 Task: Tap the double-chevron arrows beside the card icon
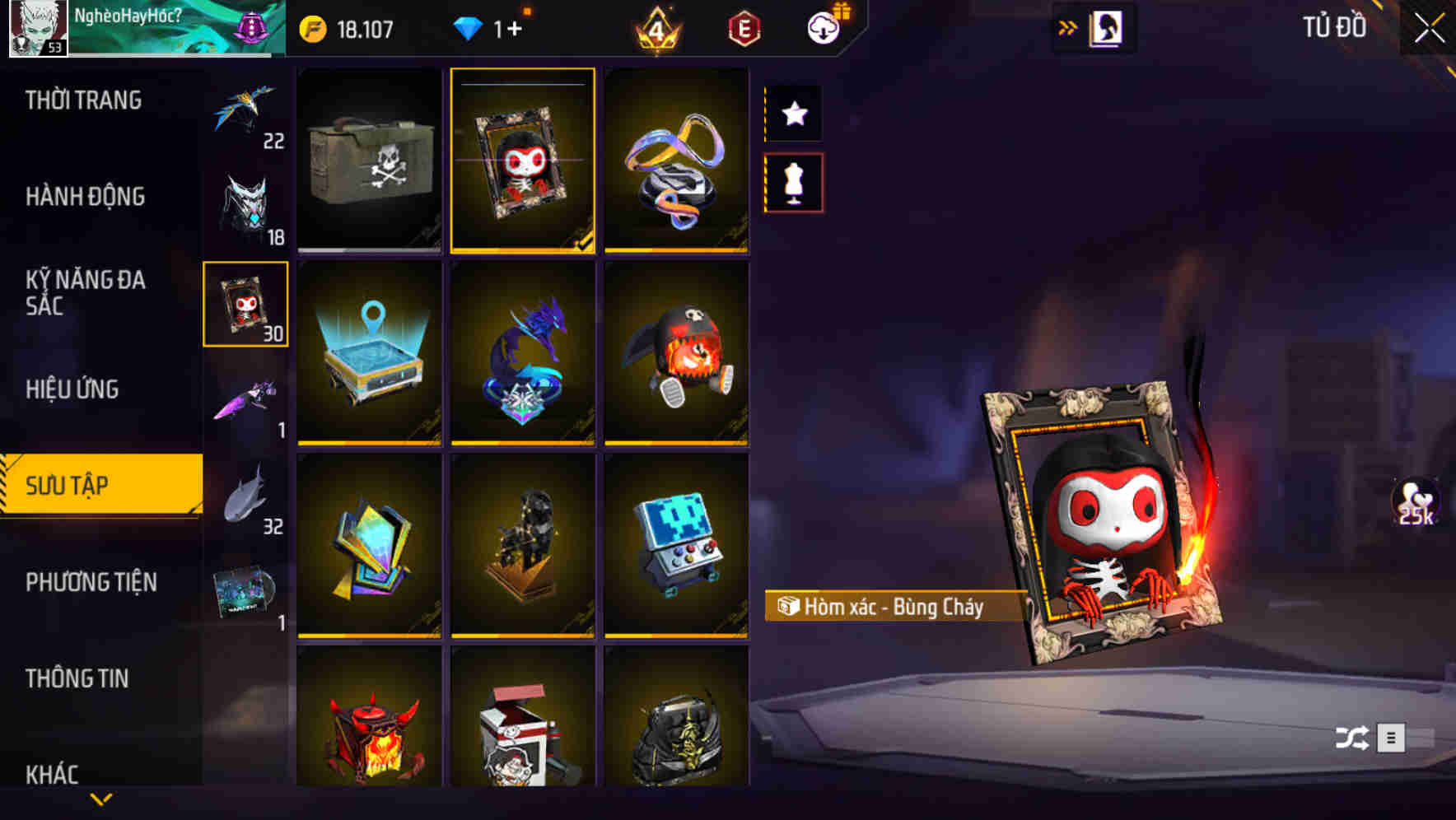[1068, 26]
